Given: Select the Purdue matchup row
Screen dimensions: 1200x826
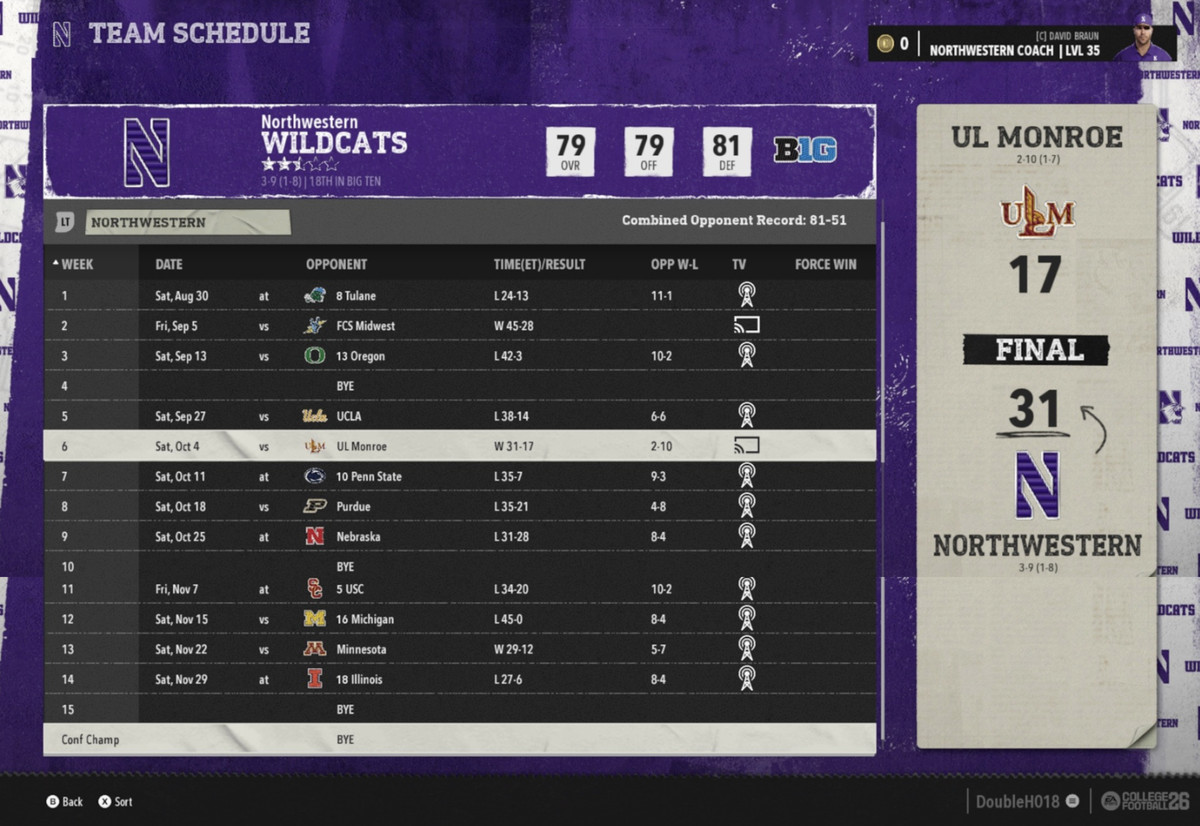Looking at the screenshot, I should 459,507.
